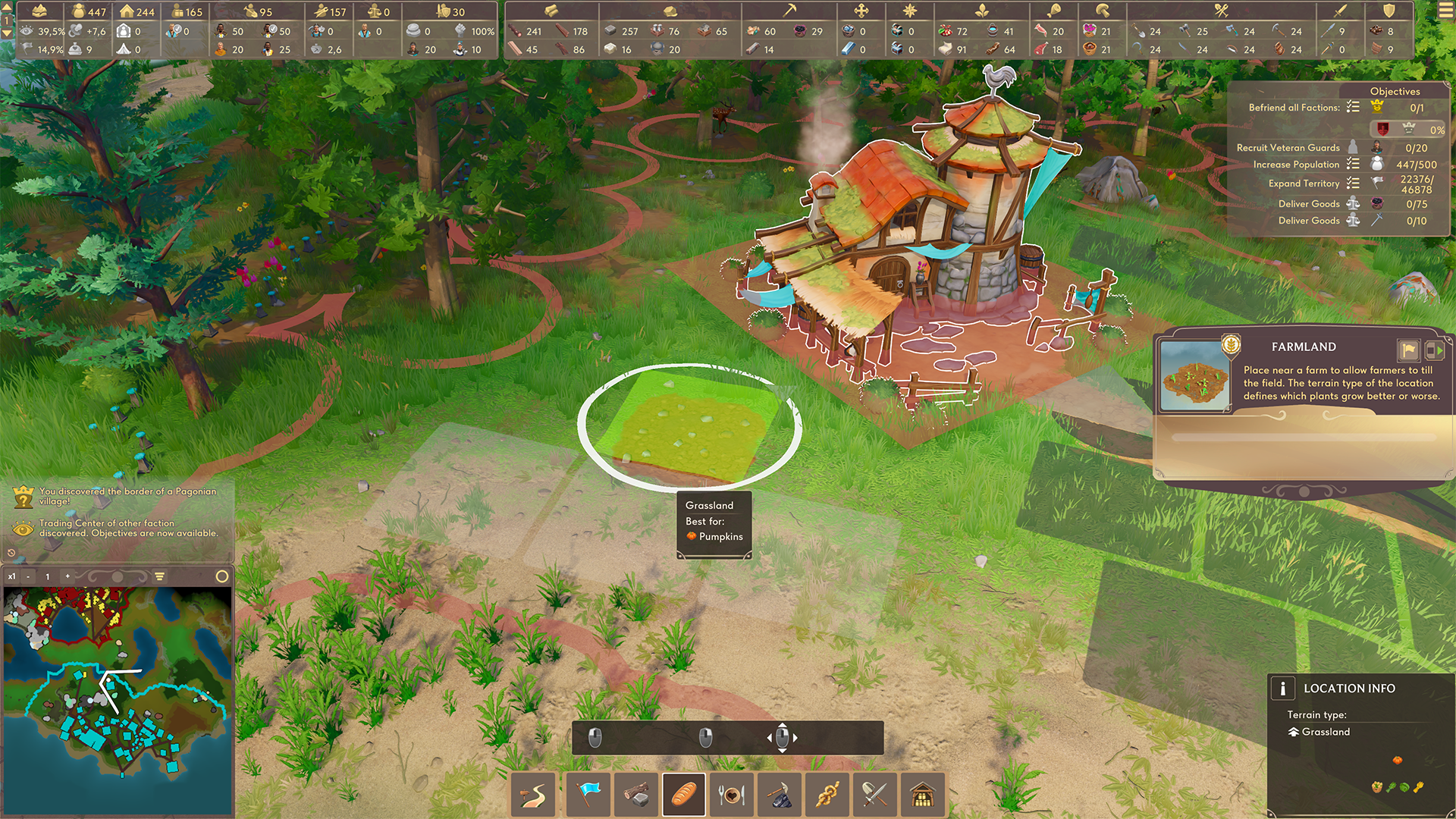
Task: Select the shovel and sword category
Action: (875, 795)
